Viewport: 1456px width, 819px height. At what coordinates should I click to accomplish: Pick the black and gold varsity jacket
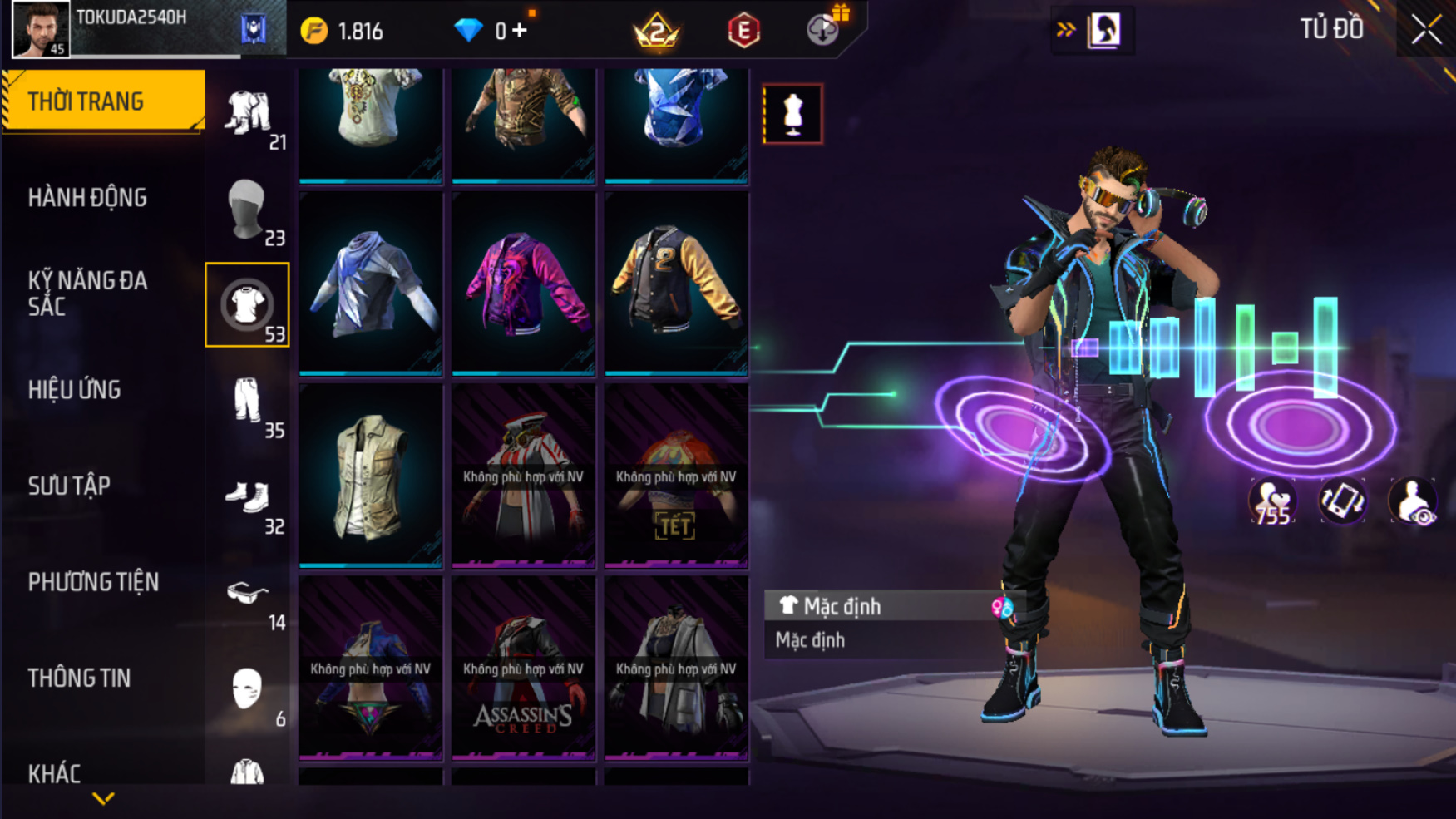point(676,284)
